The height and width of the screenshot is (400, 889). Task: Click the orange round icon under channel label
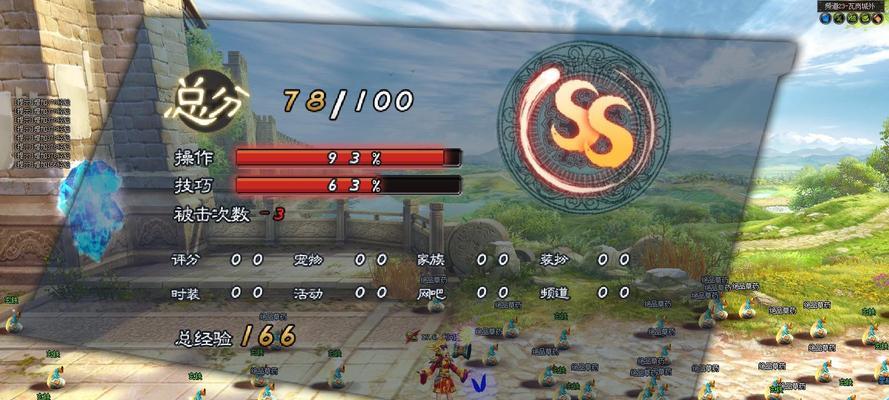click(877, 18)
